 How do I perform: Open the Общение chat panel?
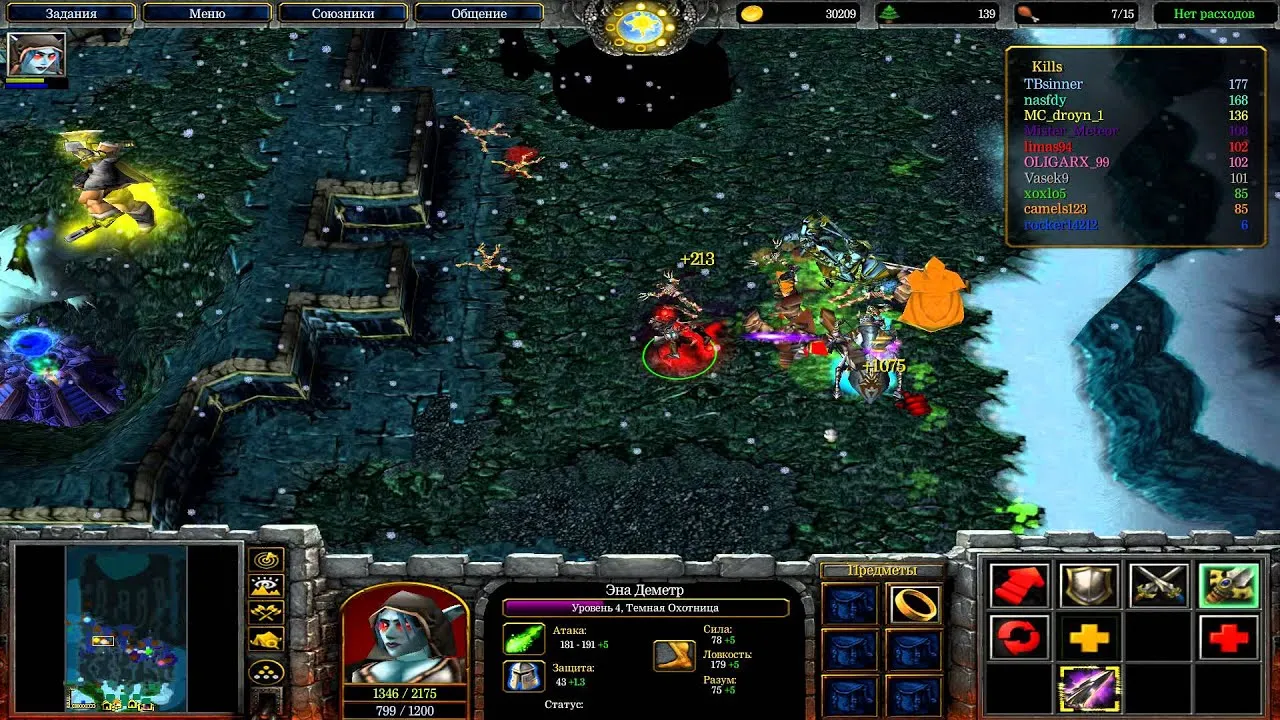point(477,13)
